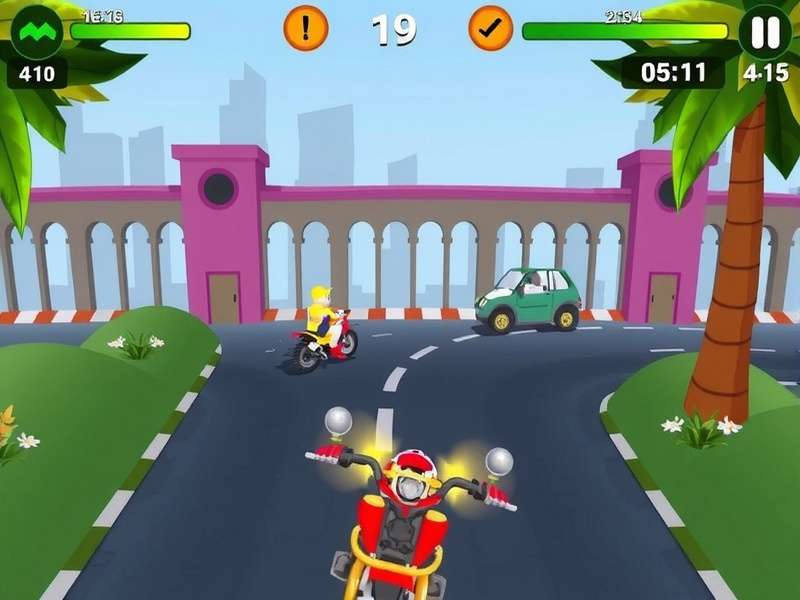Tap the orange exclamation mark alert icon
The width and height of the screenshot is (800, 600).
306,28
